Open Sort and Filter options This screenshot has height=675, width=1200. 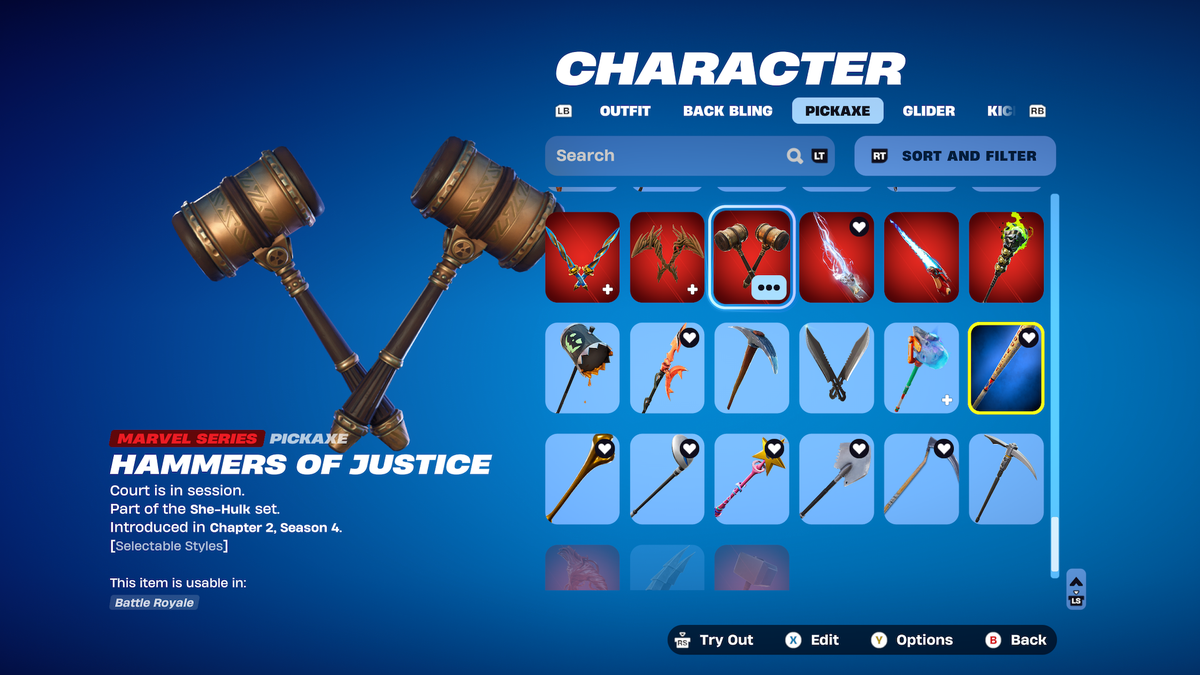[x=955, y=156]
